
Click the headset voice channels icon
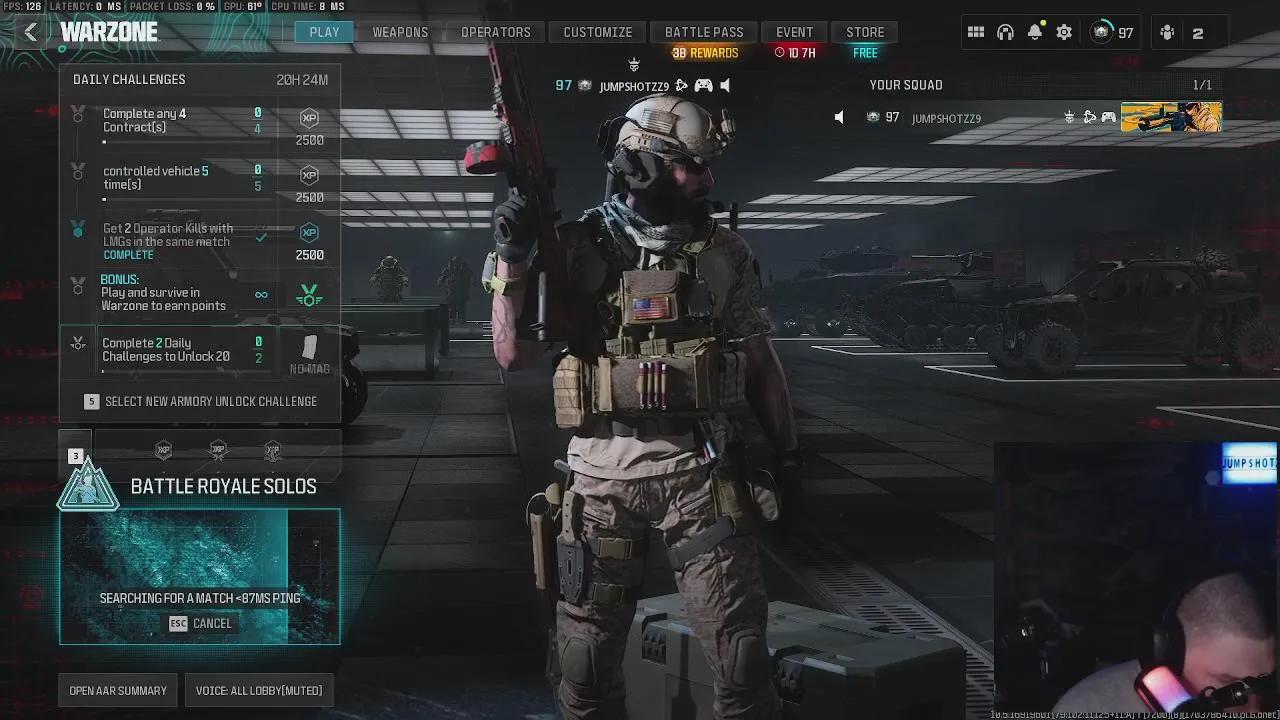click(x=1005, y=32)
